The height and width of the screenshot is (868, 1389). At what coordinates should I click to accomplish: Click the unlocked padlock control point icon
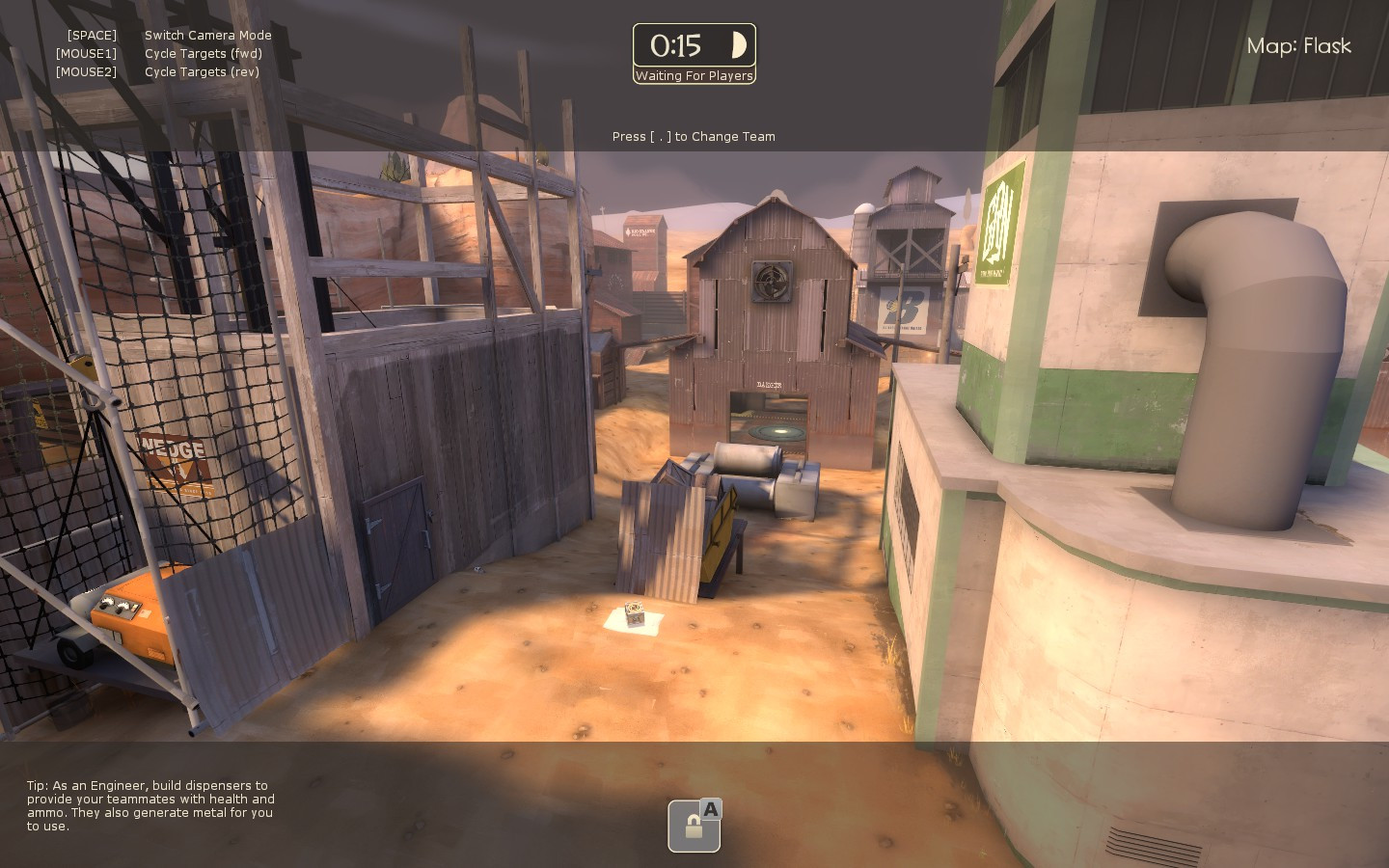point(693,827)
